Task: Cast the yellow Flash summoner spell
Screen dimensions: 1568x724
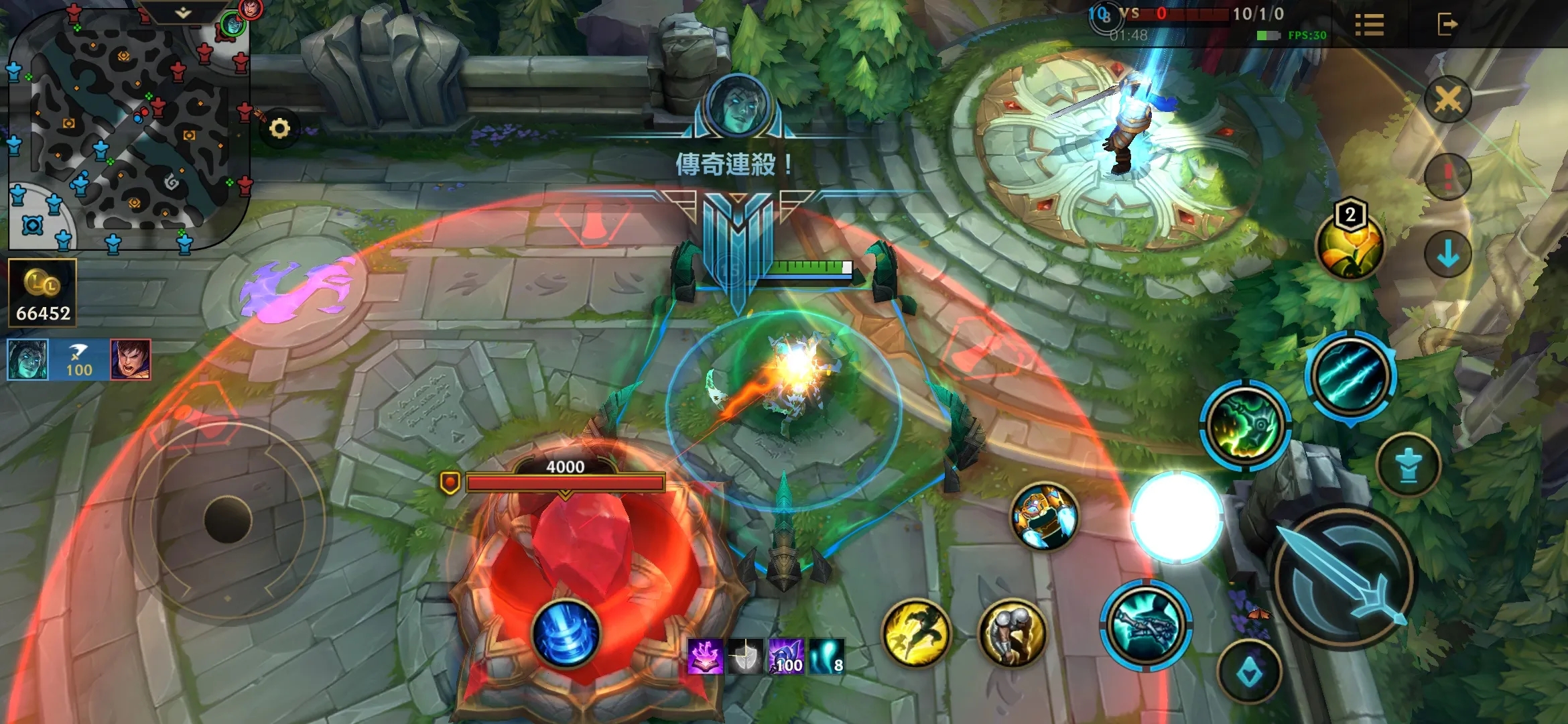Action: pyautogui.click(x=916, y=633)
